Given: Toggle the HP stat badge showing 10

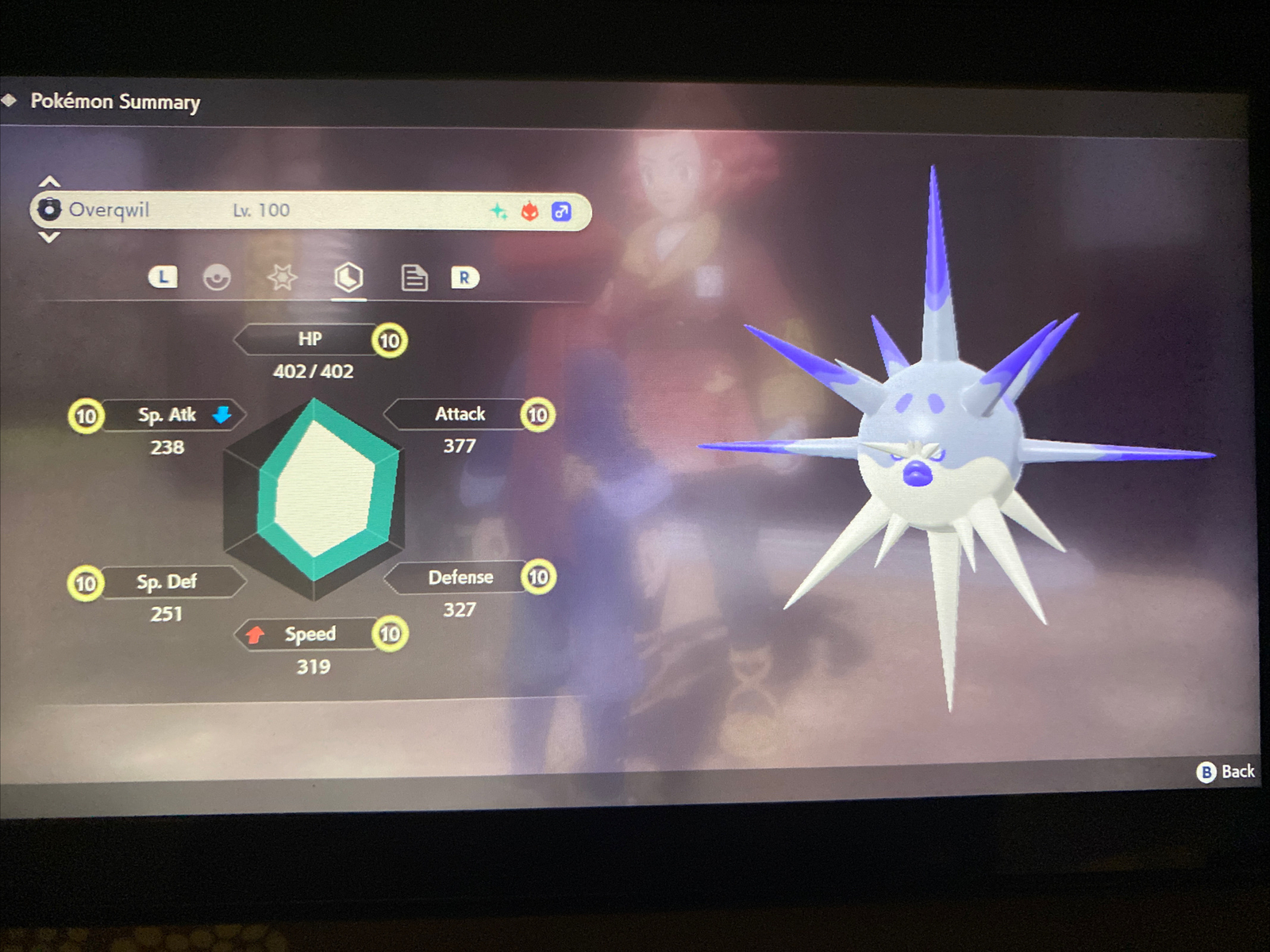Looking at the screenshot, I should (x=389, y=340).
